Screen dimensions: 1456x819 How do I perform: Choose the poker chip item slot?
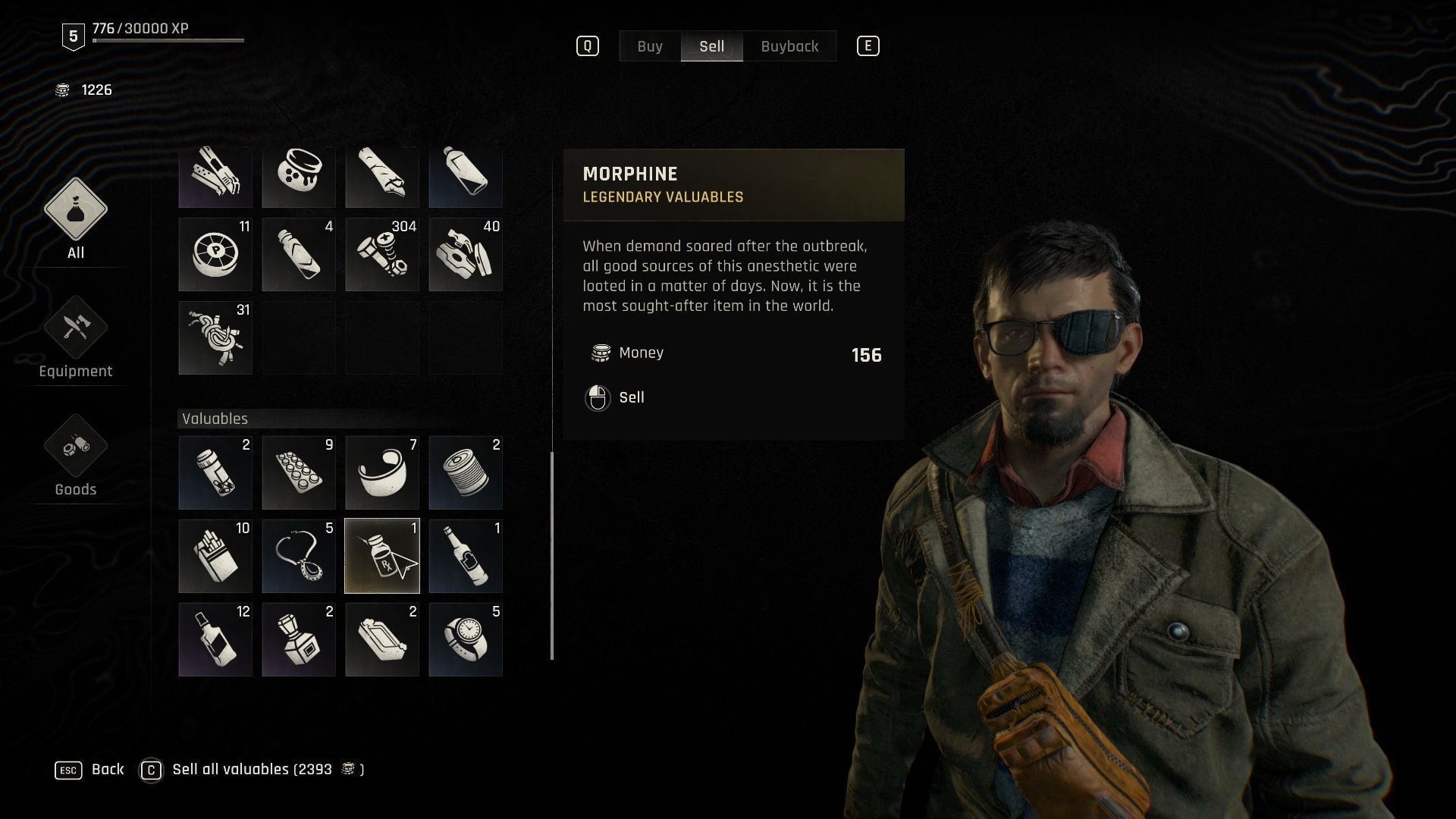215,254
